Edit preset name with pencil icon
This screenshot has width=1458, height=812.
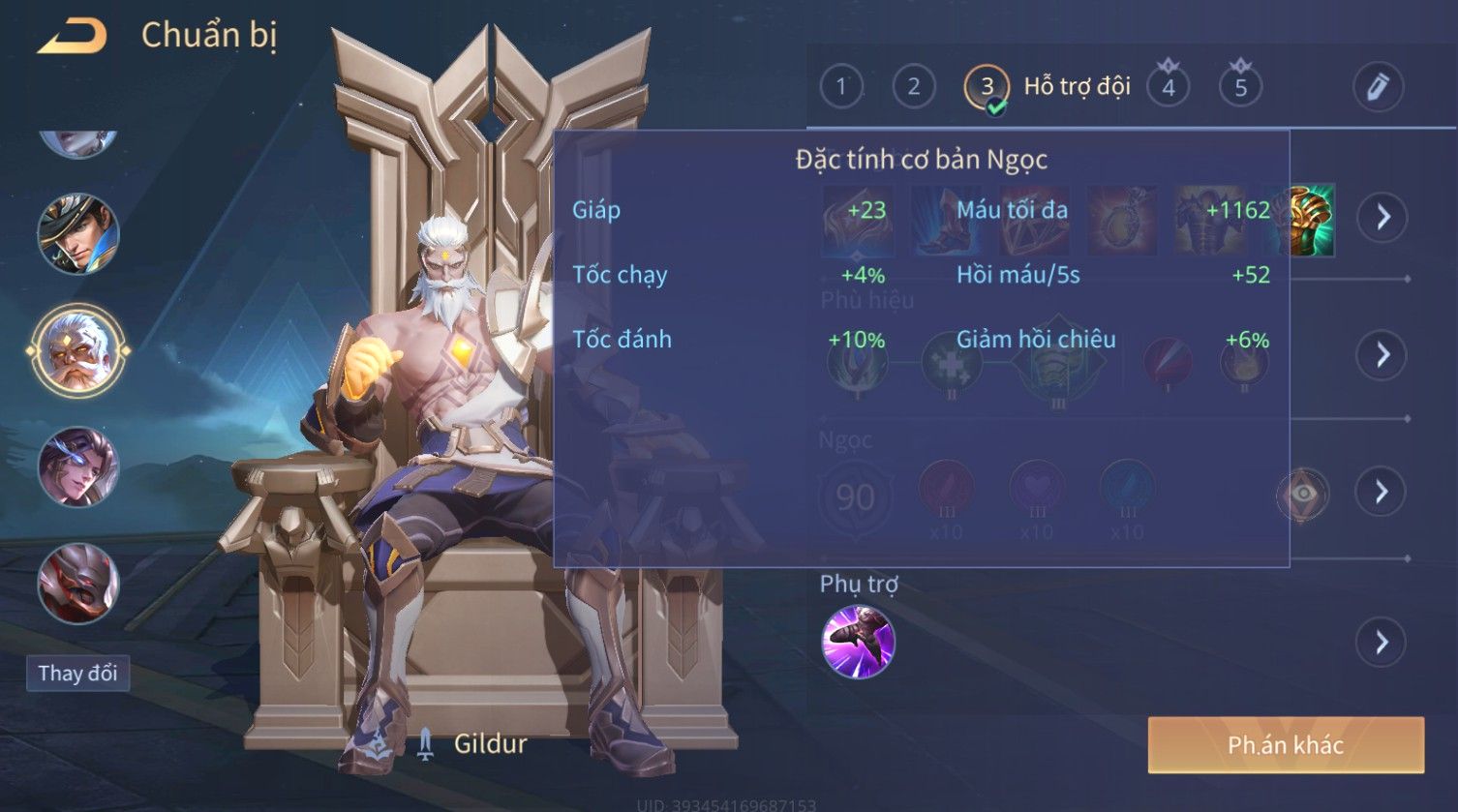1378,87
